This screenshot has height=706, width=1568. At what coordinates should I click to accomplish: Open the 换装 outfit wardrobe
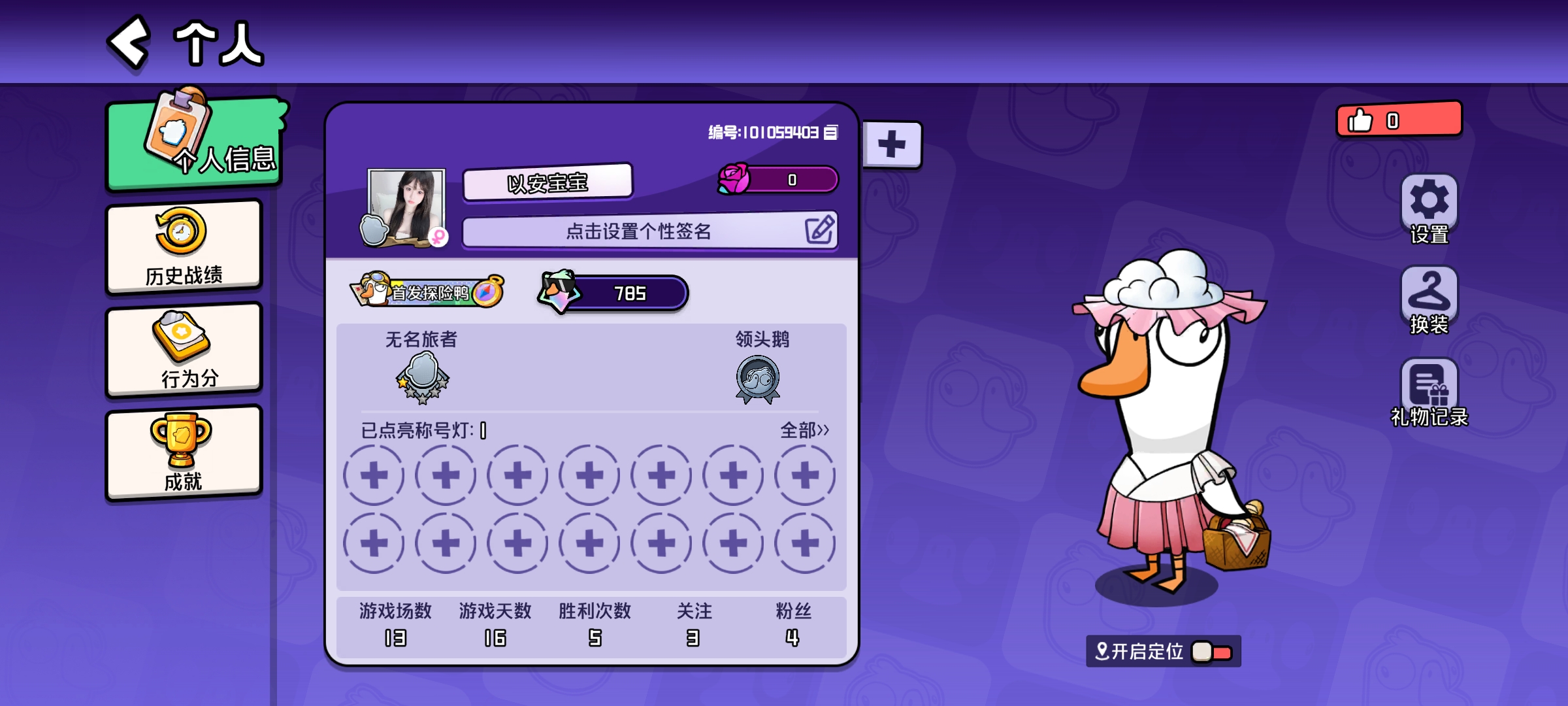coord(1429,300)
